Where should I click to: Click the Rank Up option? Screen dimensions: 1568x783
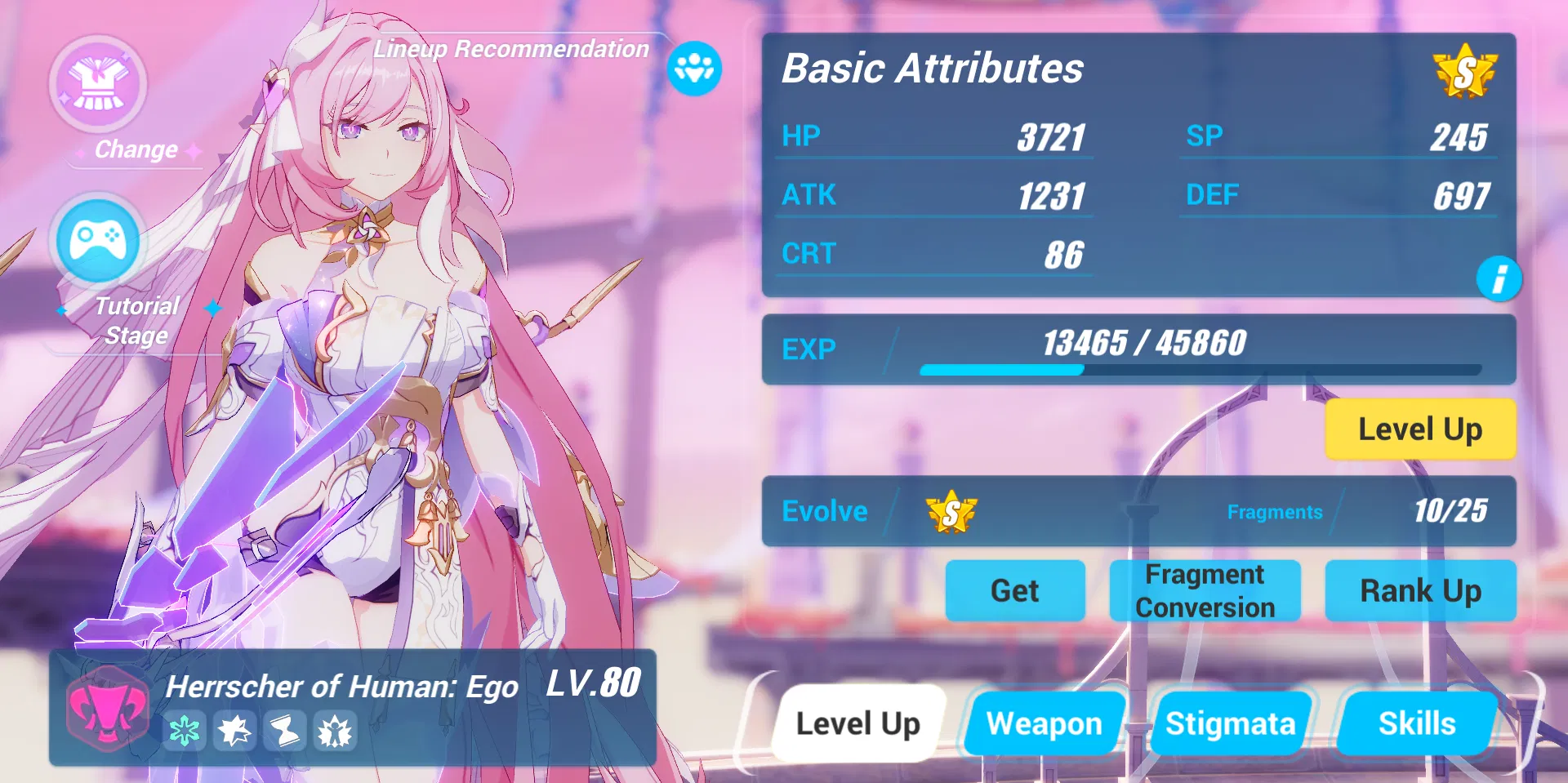coord(1419,590)
